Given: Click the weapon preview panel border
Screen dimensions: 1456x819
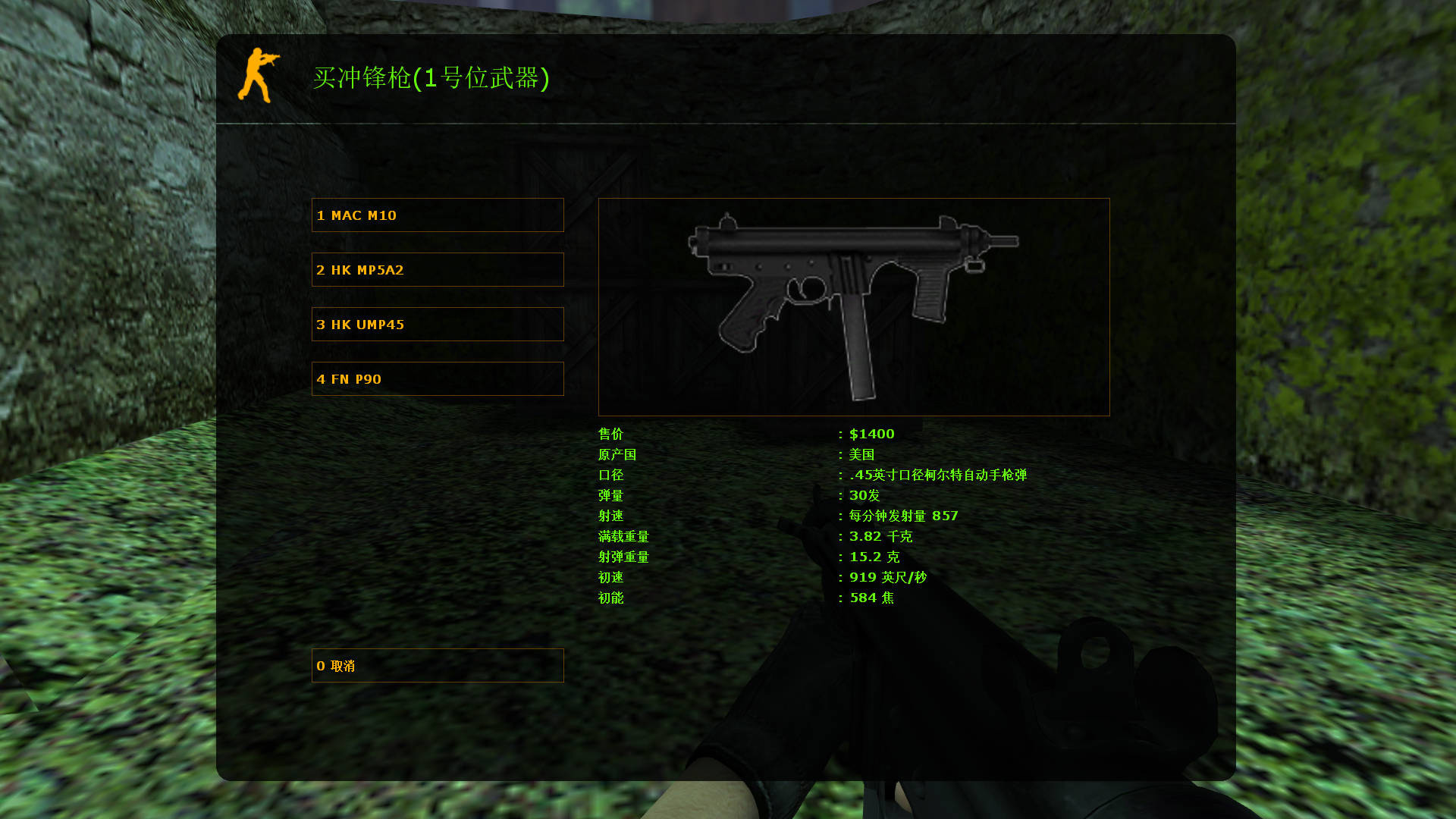Looking at the screenshot, I should coord(853,199).
